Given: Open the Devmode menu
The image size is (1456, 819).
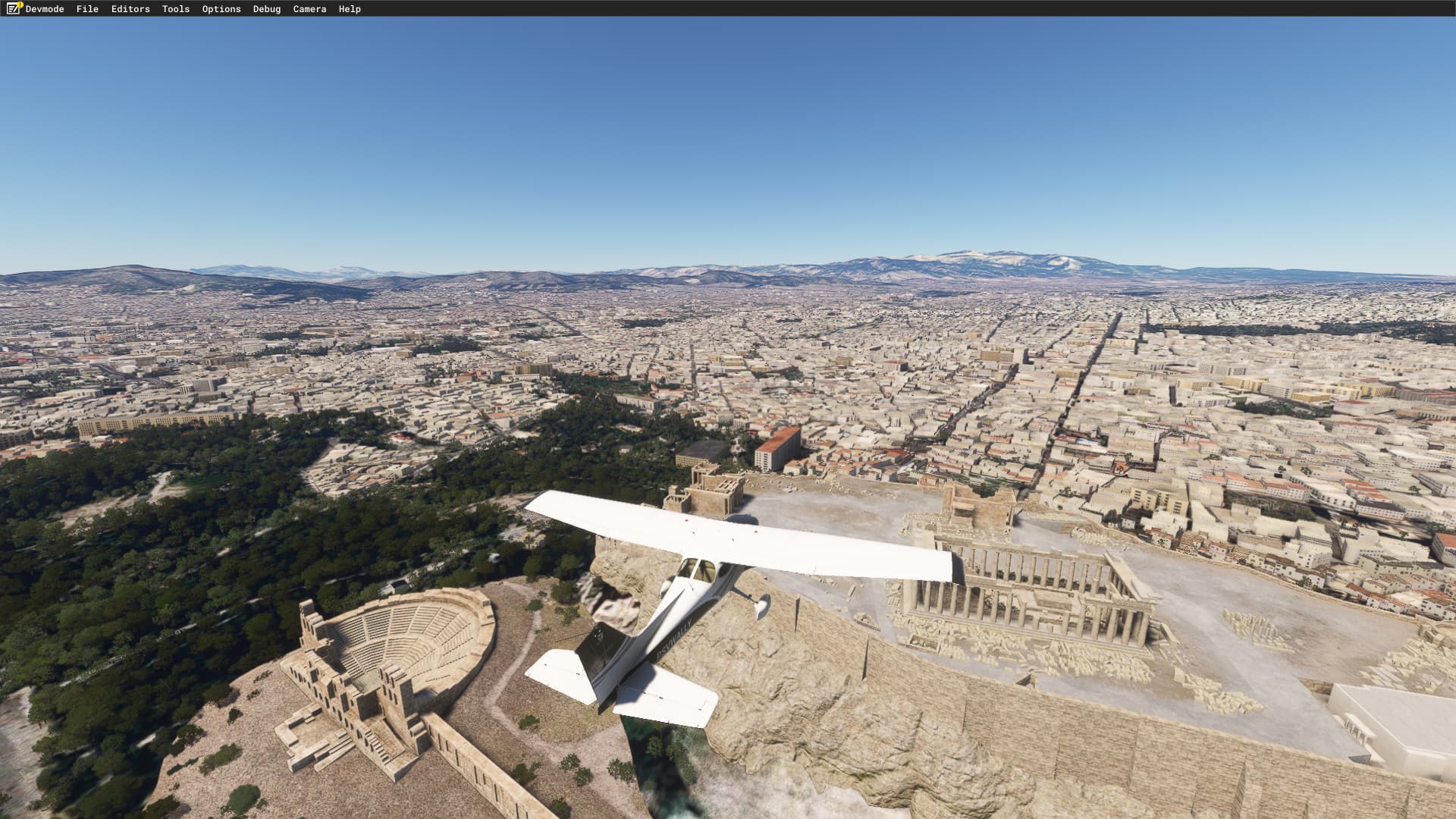Looking at the screenshot, I should [45, 9].
